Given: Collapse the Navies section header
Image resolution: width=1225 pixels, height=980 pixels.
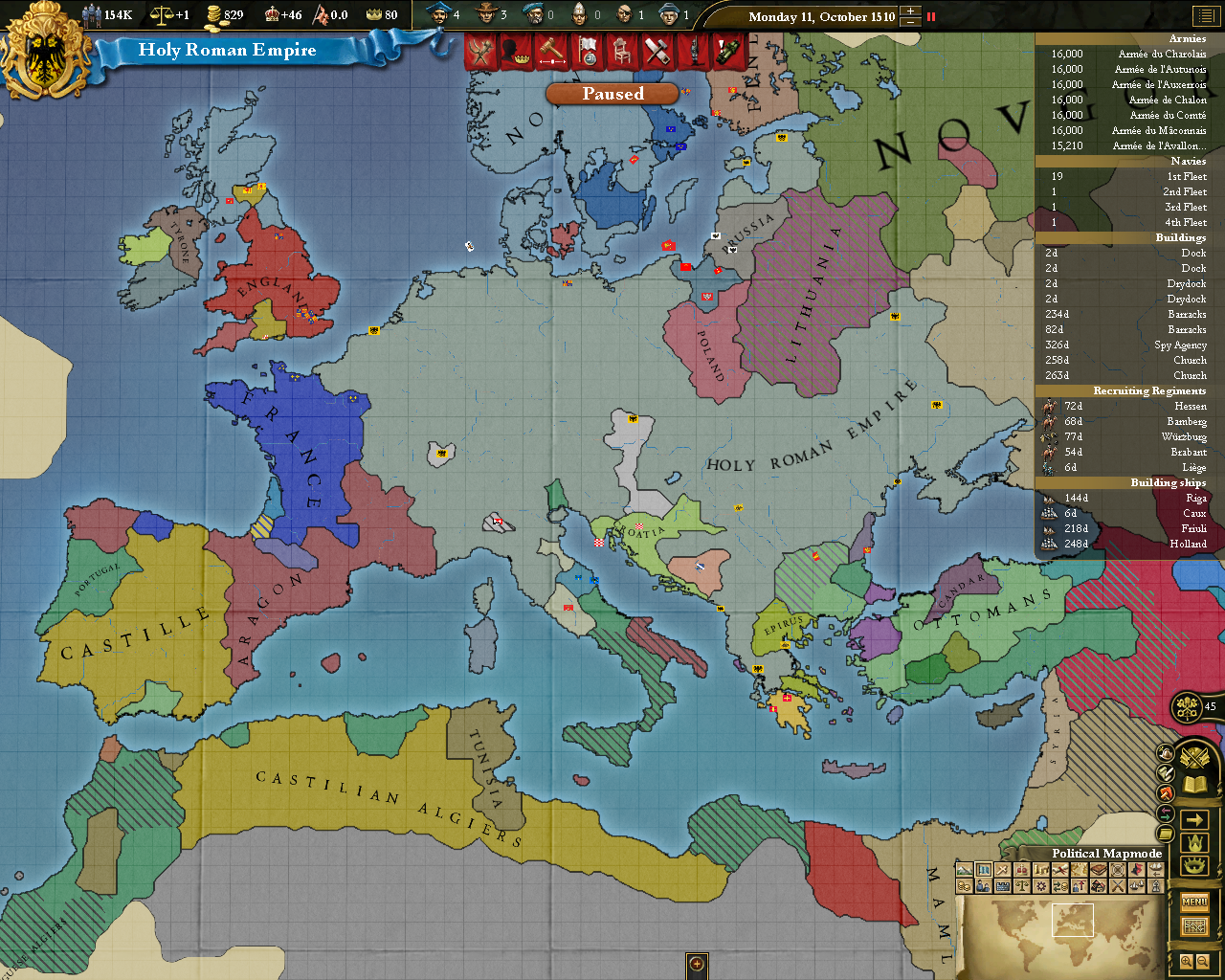Looking at the screenshot, I should point(1187,161).
